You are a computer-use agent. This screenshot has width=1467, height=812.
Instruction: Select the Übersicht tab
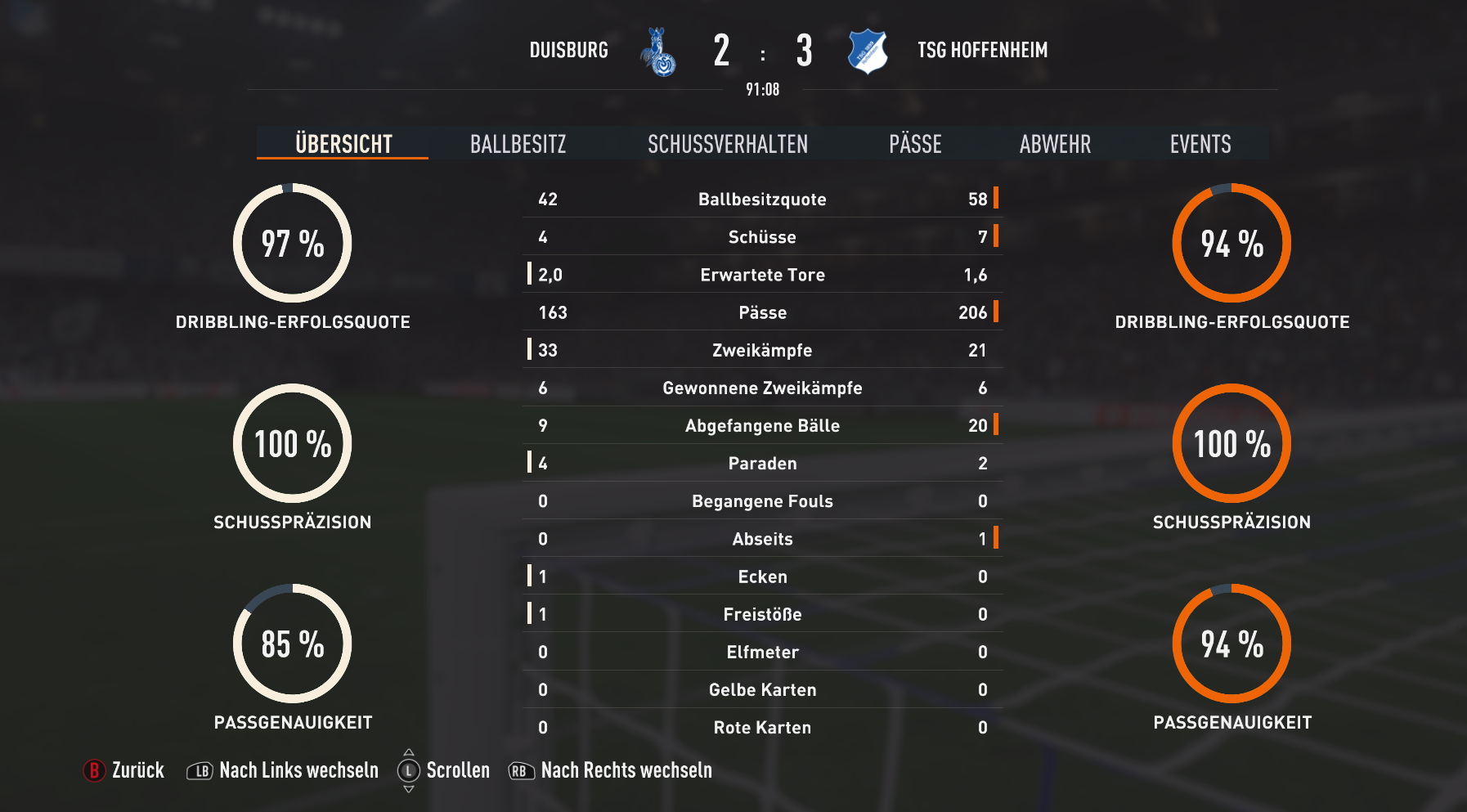pos(343,144)
